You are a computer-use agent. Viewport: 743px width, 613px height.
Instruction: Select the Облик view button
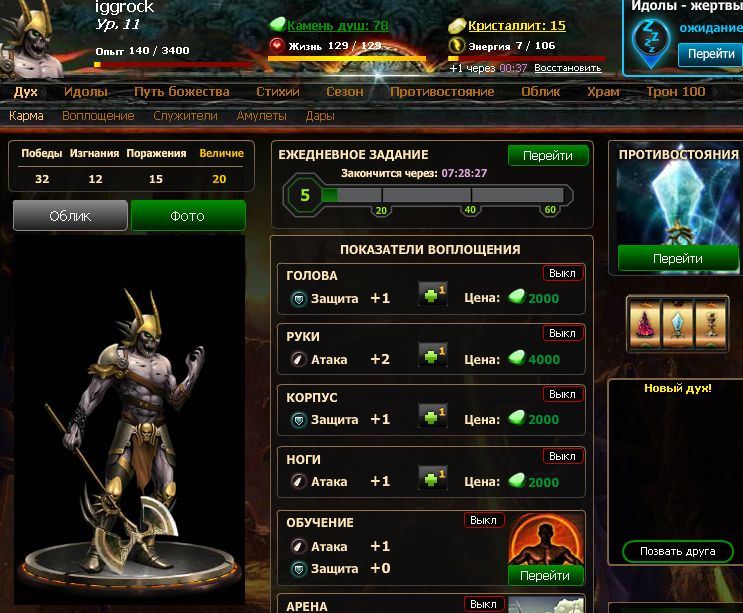pyautogui.click(x=70, y=216)
